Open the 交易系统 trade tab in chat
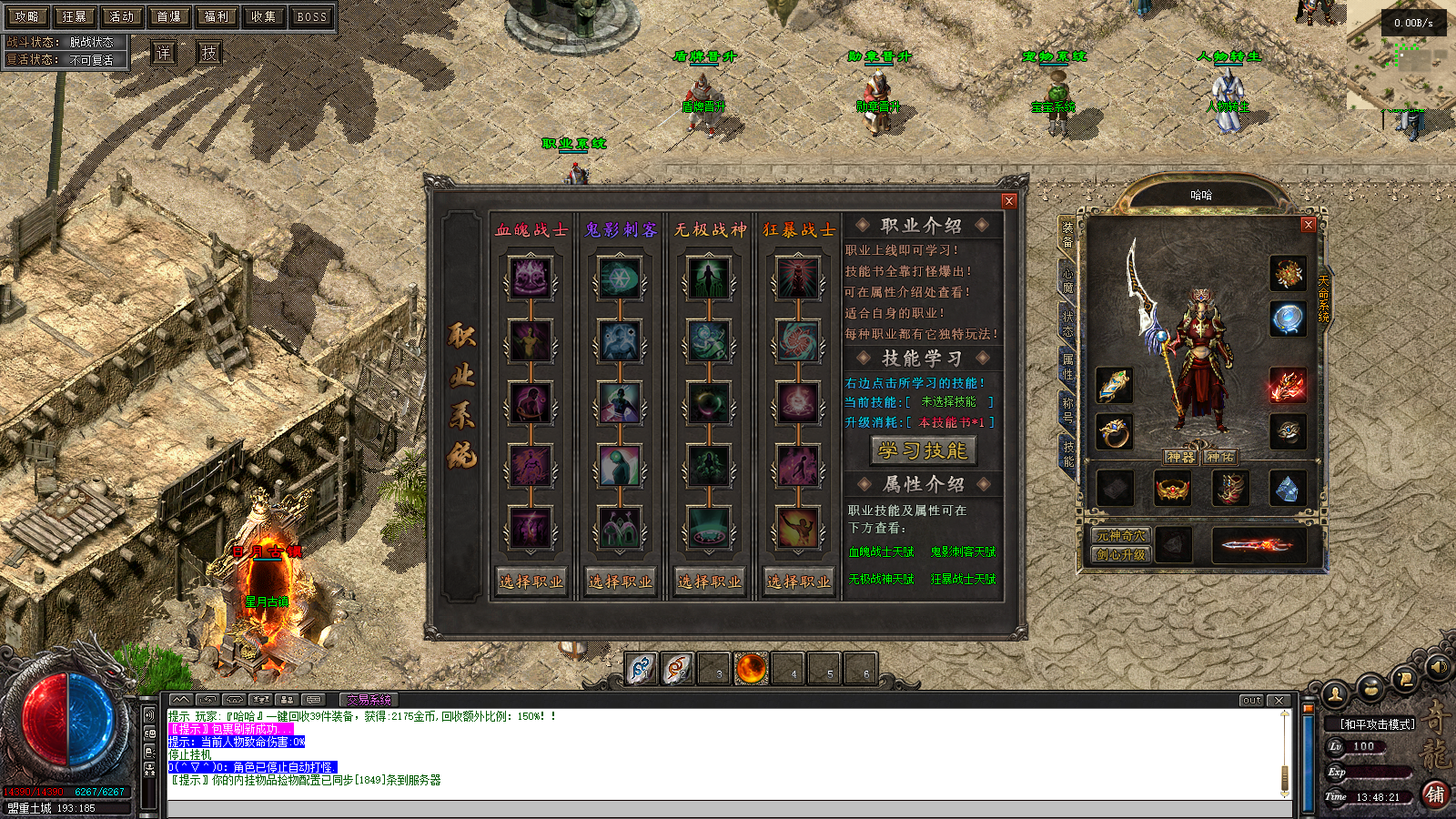The height and width of the screenshot is (819, 1456). [369, 700]
